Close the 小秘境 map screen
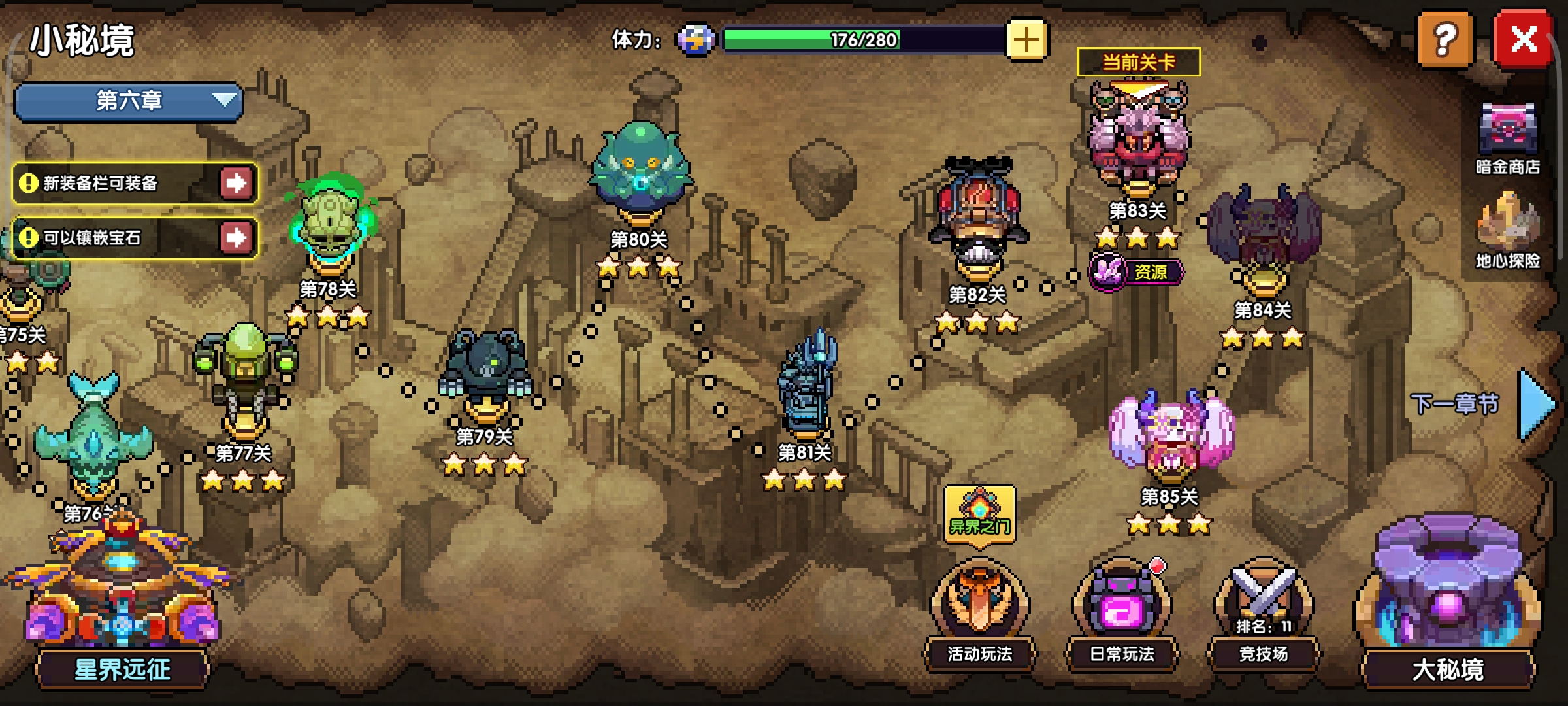Image resolution: width=1568 pixels, height=706 pixels. click(1524, 39)
